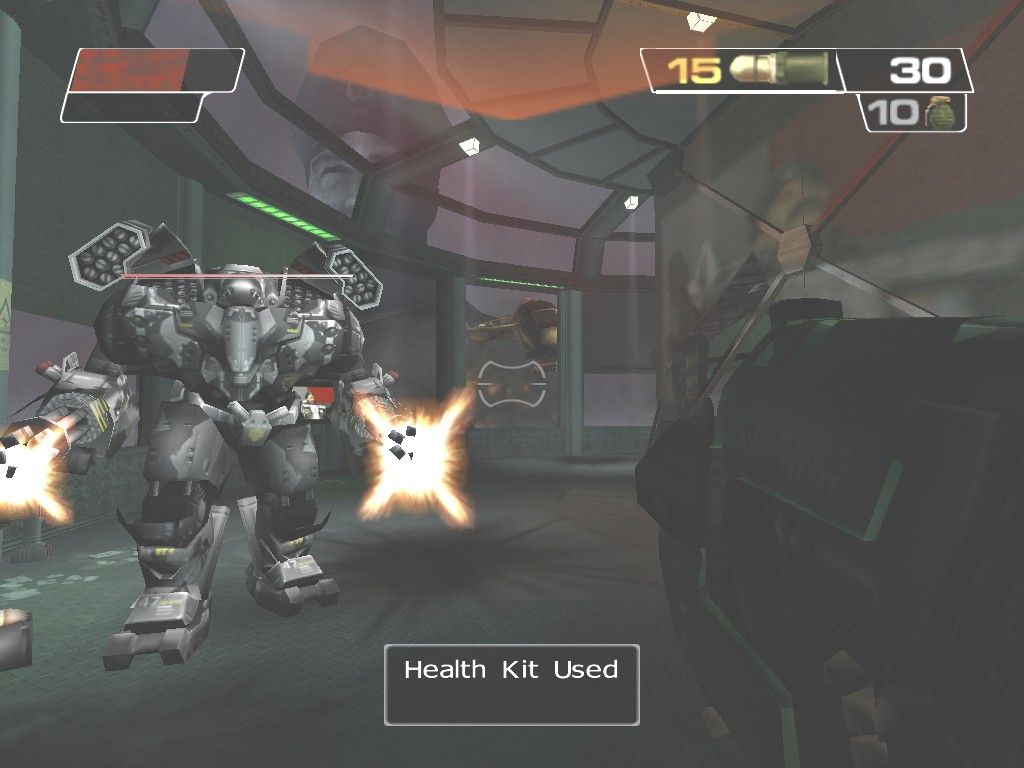This screenshot has width=1024, height=768.
Task: Click the bullet ammo icon
Action: pyautogui.click(x=780, y=69)
